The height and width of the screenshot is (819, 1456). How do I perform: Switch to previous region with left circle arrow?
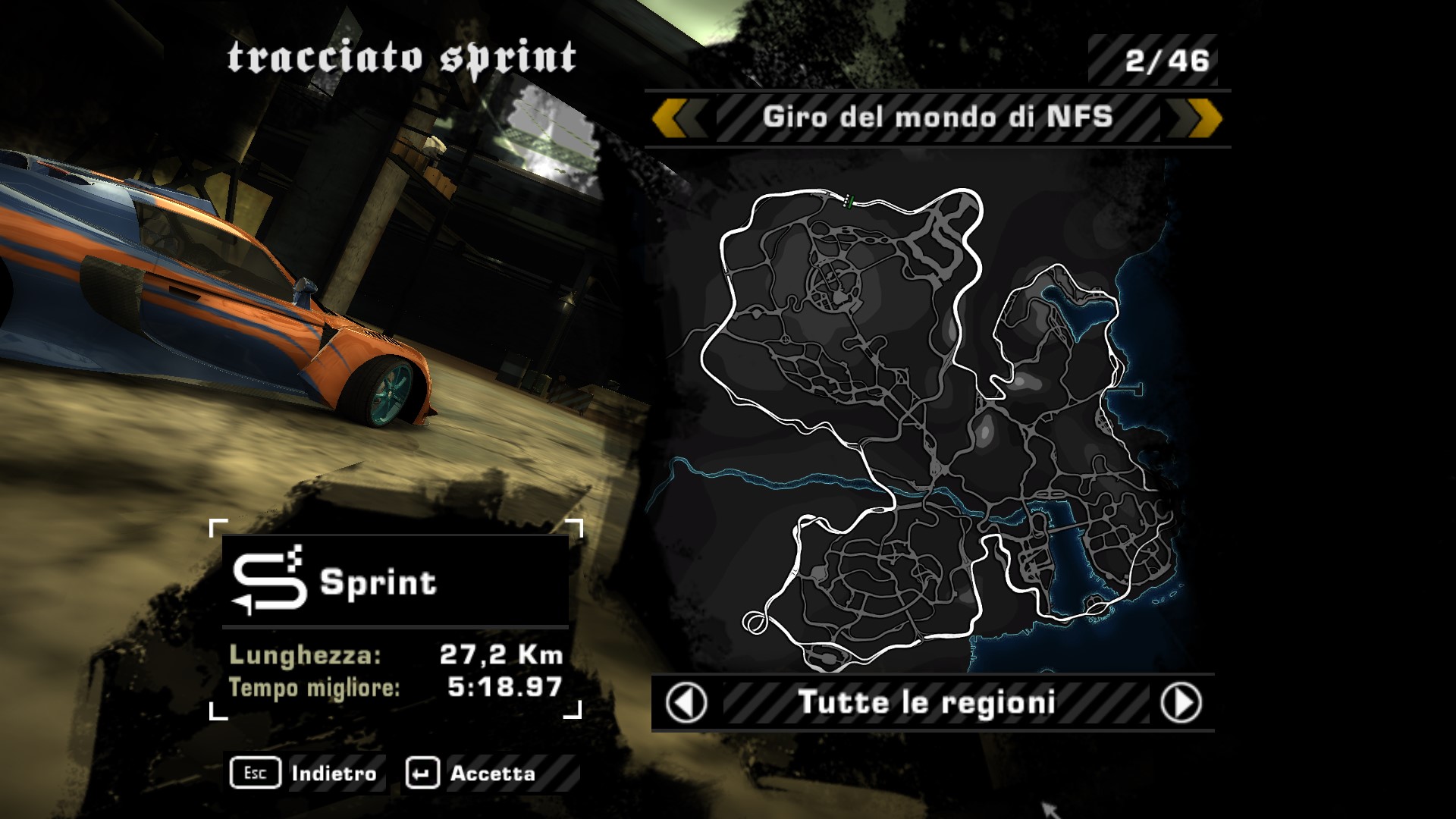coord(686,702)
